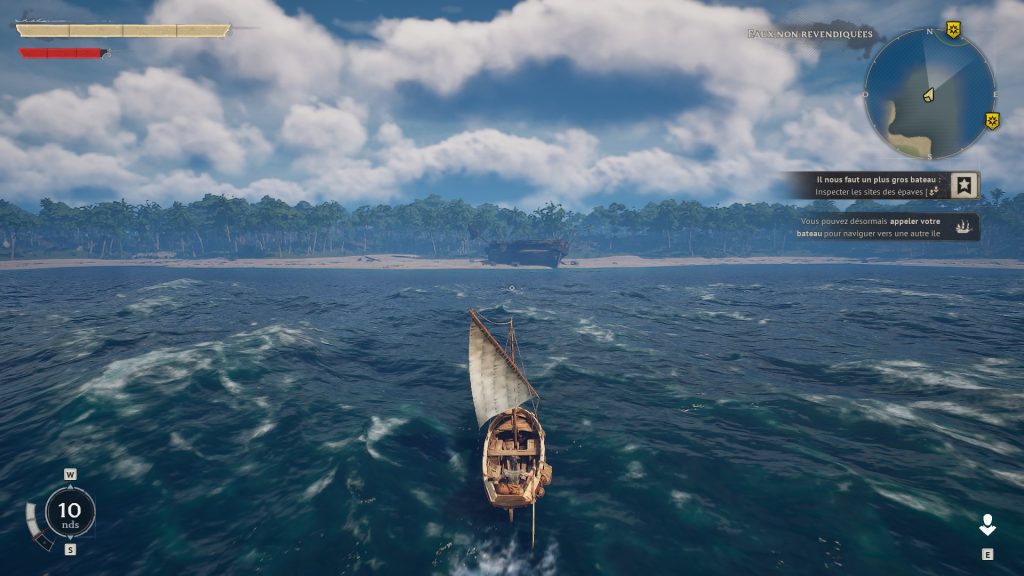Screen dimensions: 1024x576
Task: Select the yellow marker near the minimap's E point
Action: pos(991,121)
